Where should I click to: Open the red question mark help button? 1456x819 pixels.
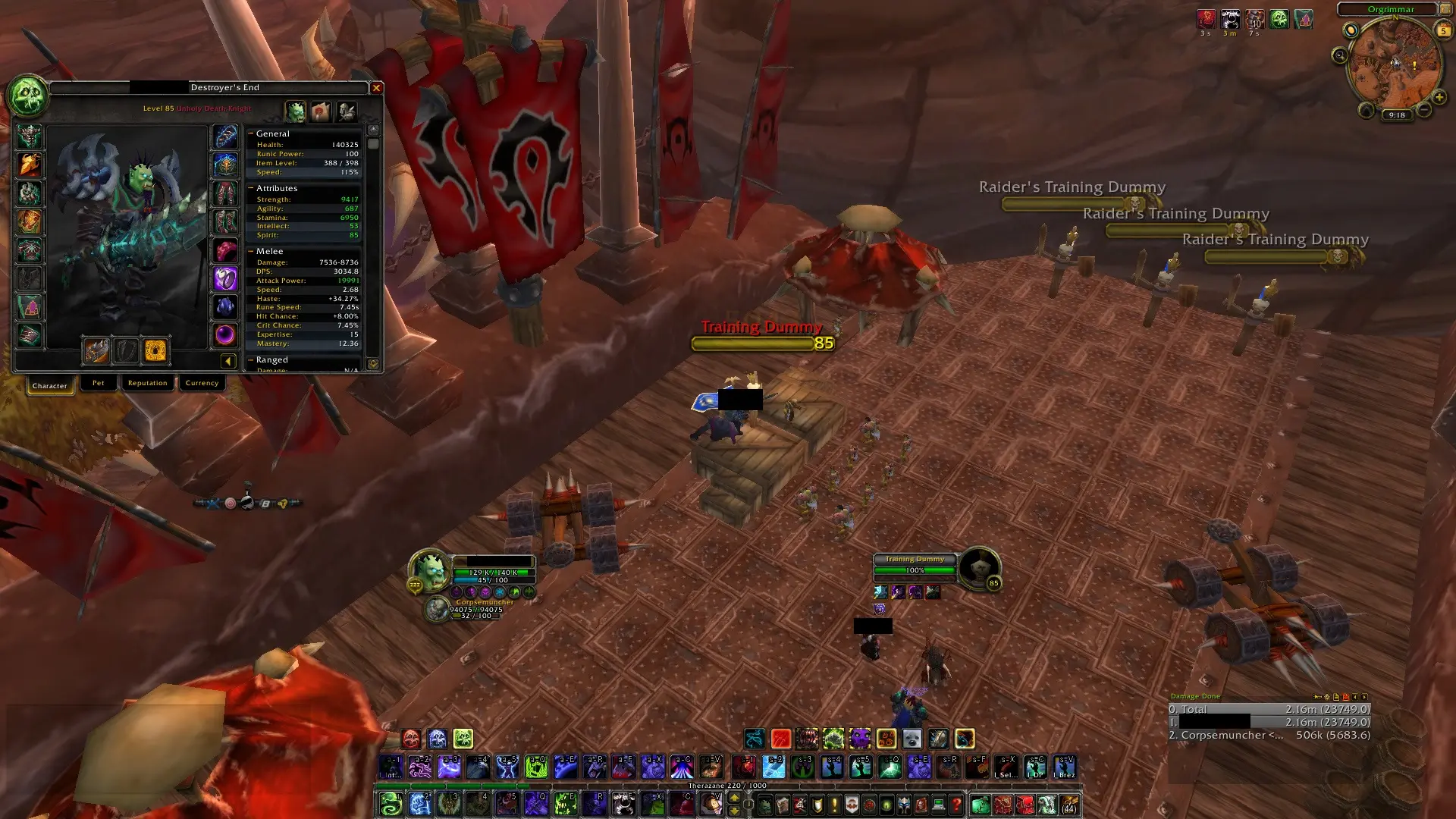(956, 804)
